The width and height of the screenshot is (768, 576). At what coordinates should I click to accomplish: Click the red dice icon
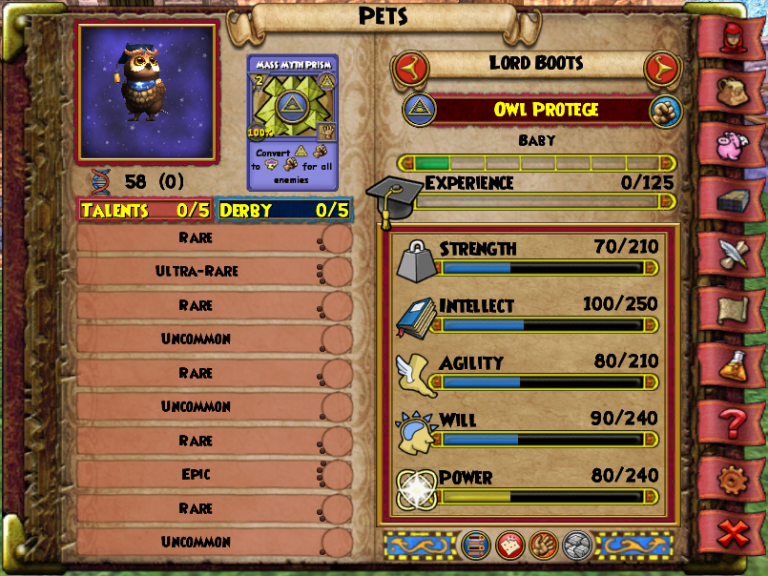508,544
